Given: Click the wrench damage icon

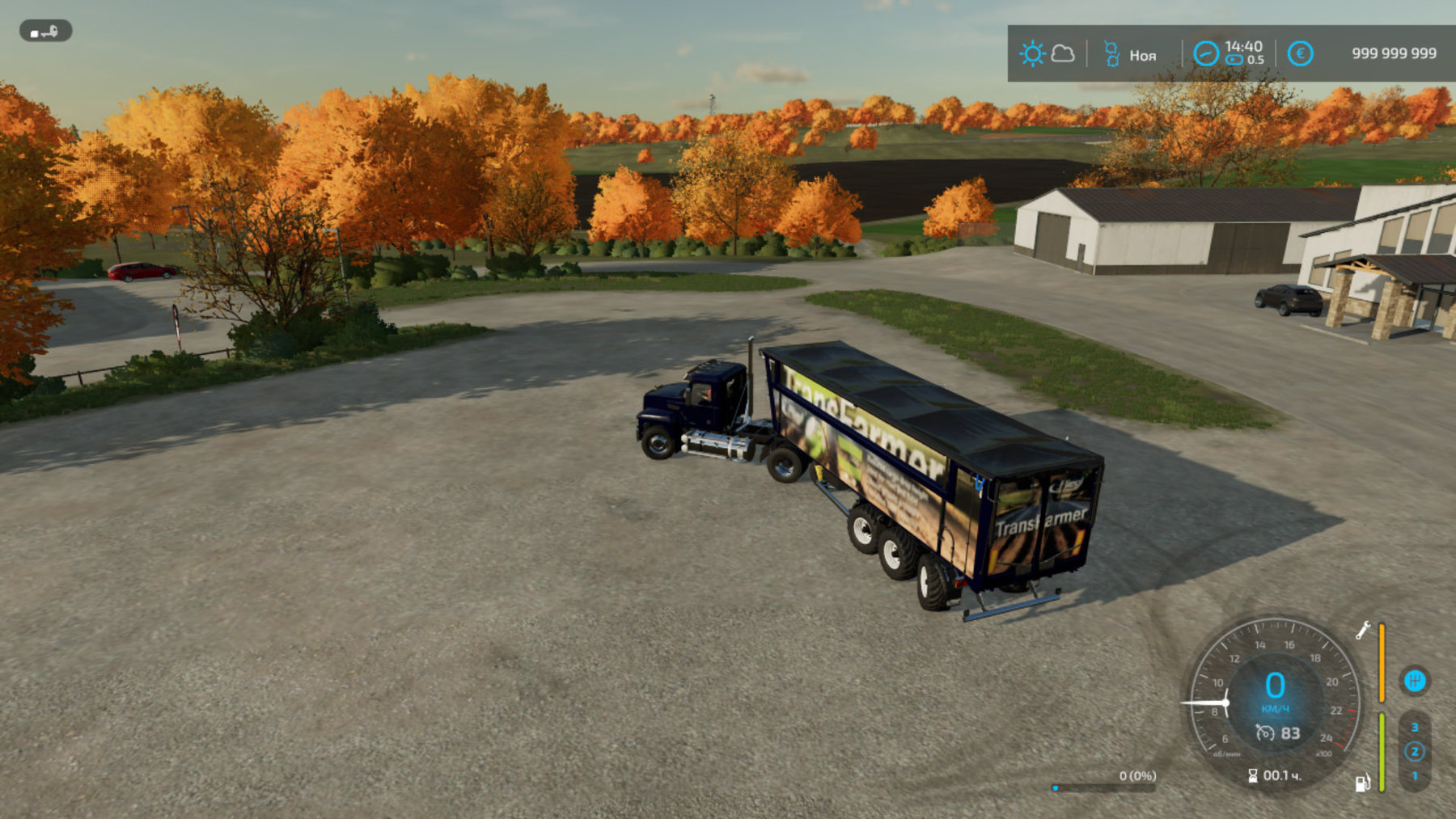Looking at the screenshot, I should (x=1363, y=630).
